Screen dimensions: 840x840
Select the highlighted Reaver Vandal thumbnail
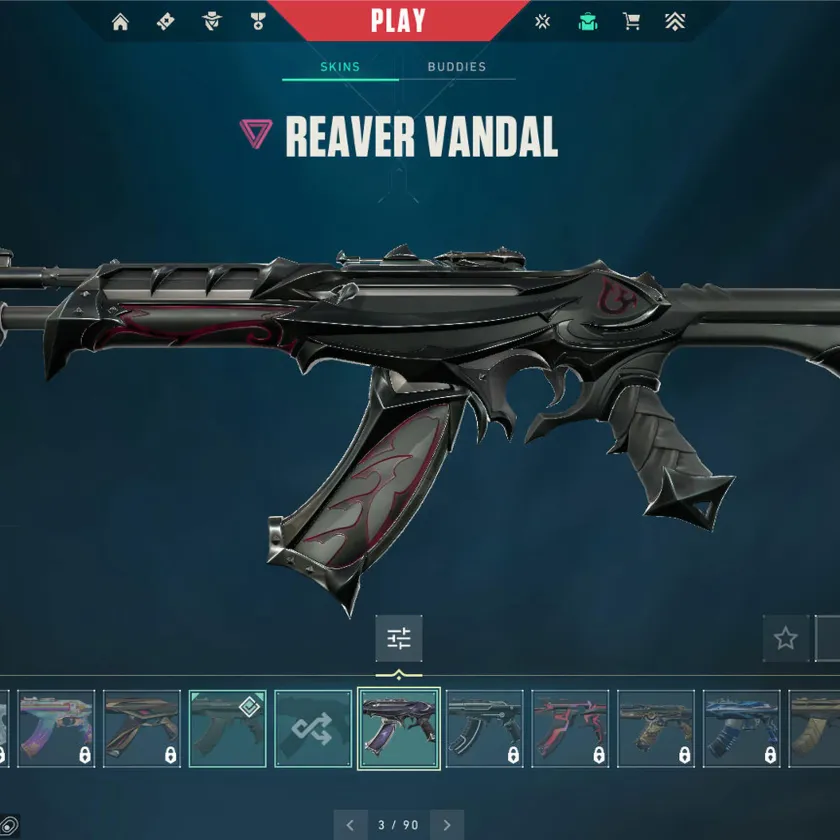[399, 729]
